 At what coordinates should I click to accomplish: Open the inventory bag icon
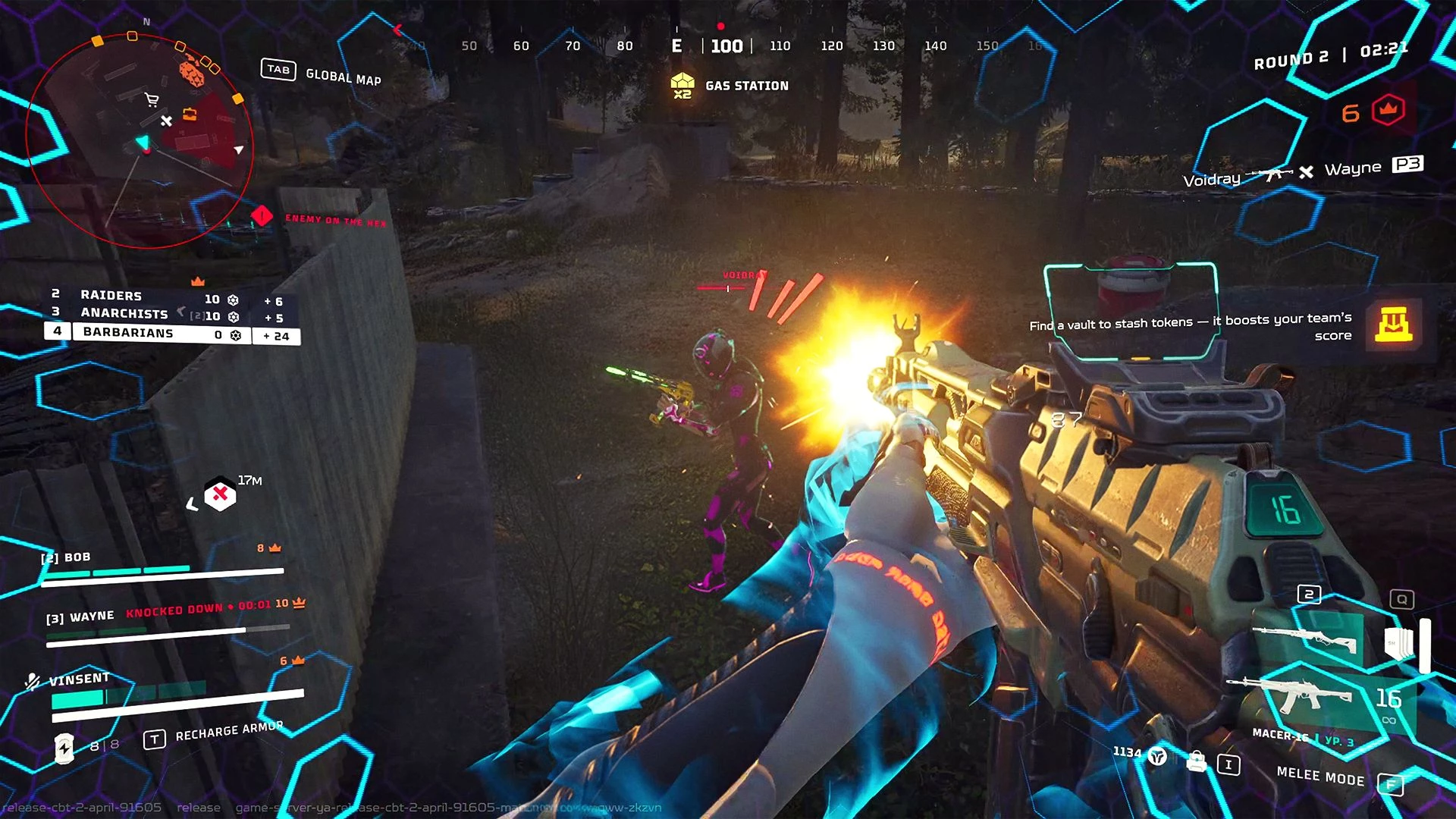tap(1197, 761)
